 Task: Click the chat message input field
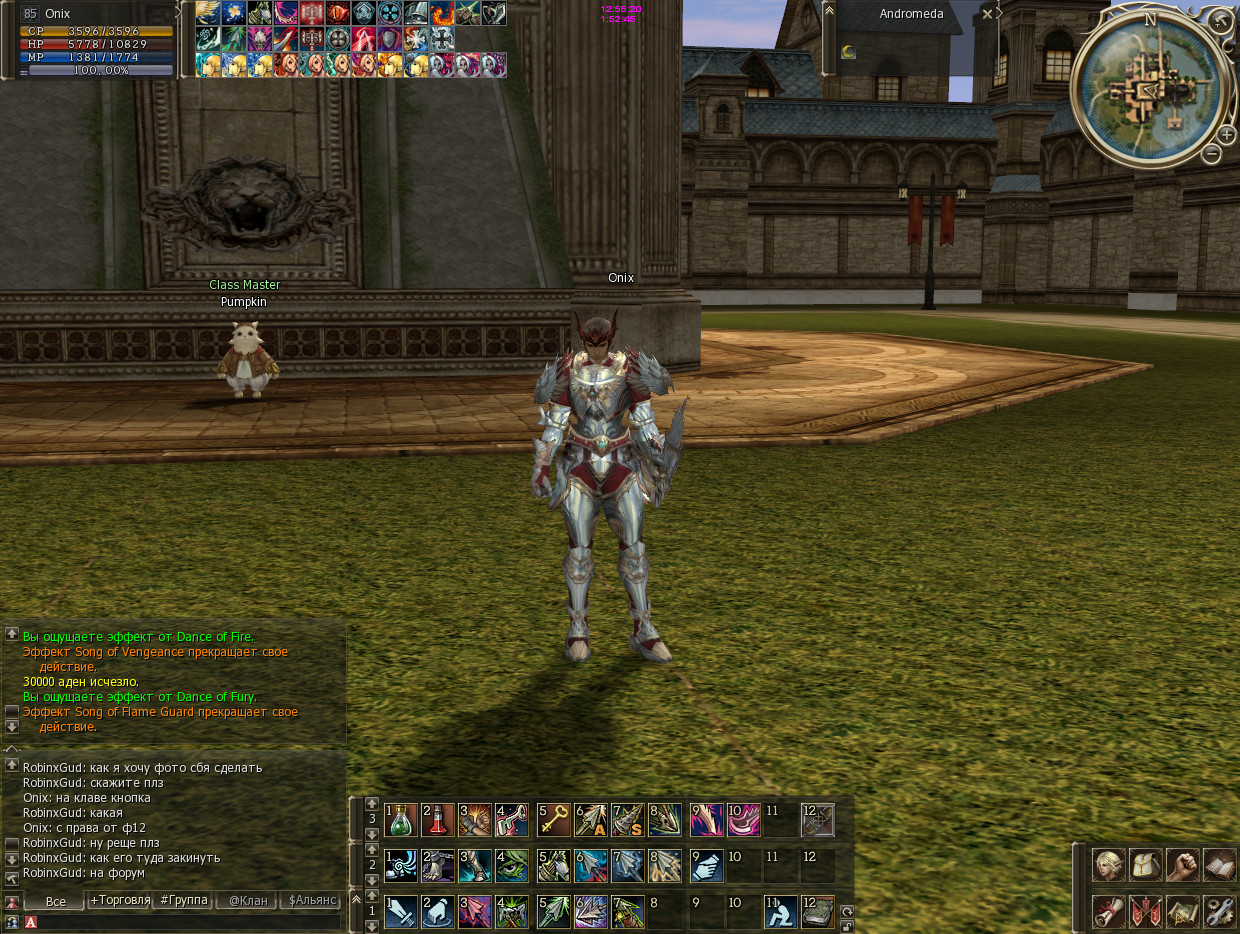pyautogui.click(x=190, y=922)
